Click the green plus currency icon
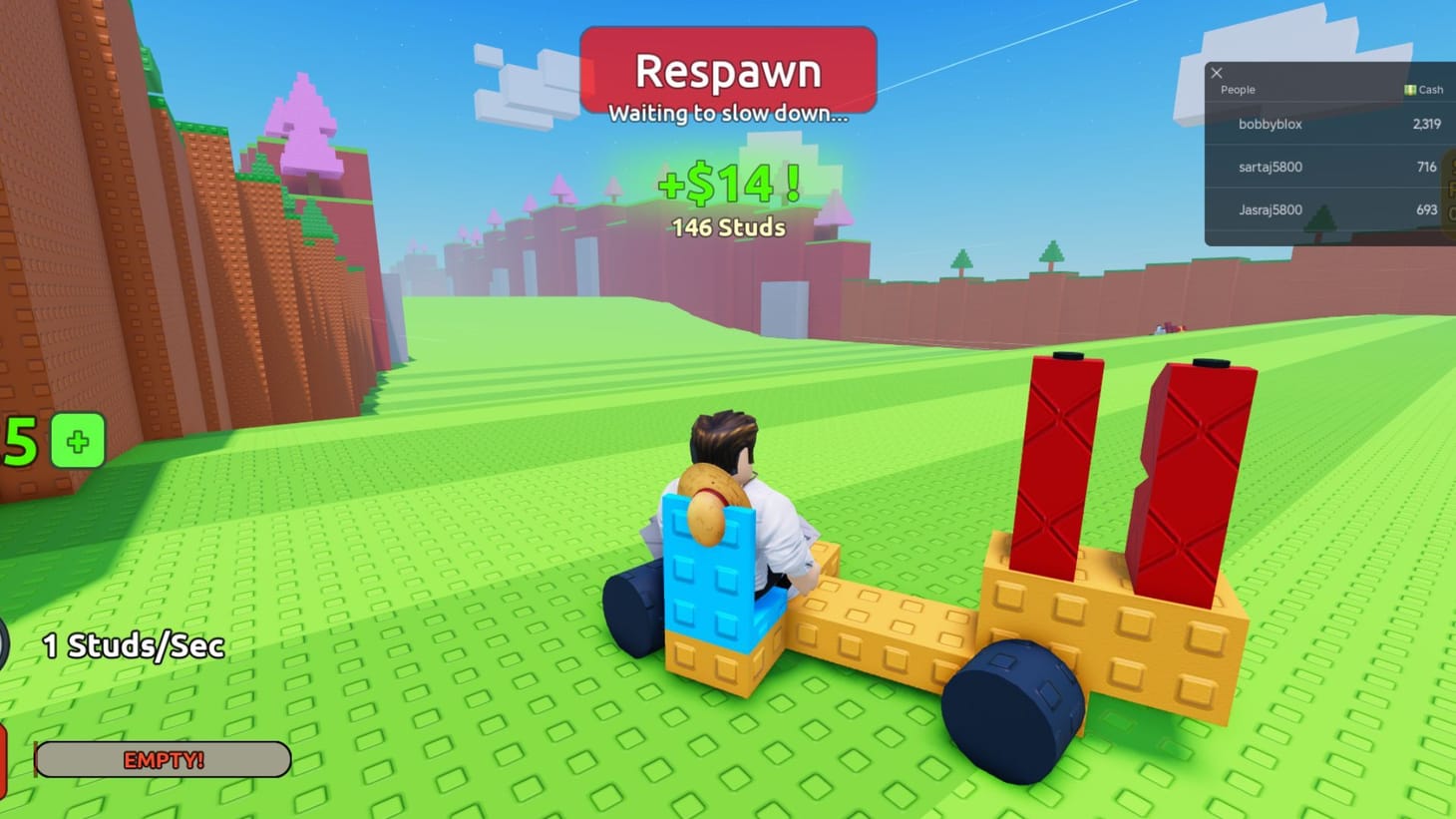Viewport: 1456px width, 819px height. point(76,442)
